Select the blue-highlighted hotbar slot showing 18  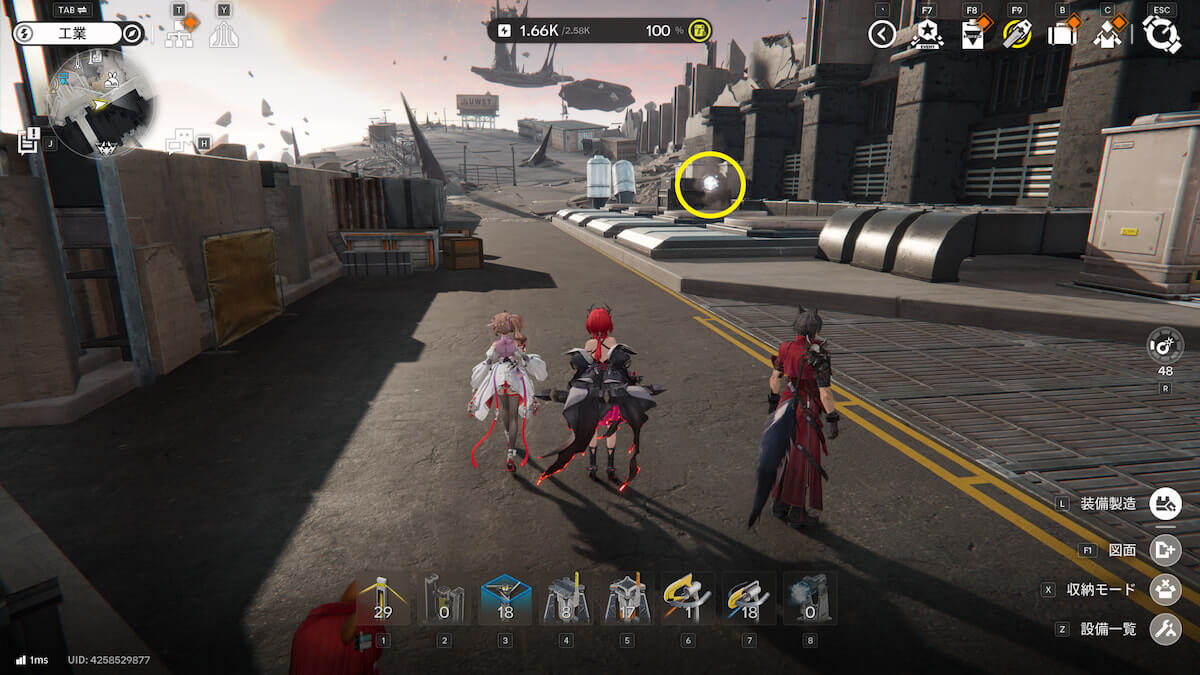[x=505, y=601]
